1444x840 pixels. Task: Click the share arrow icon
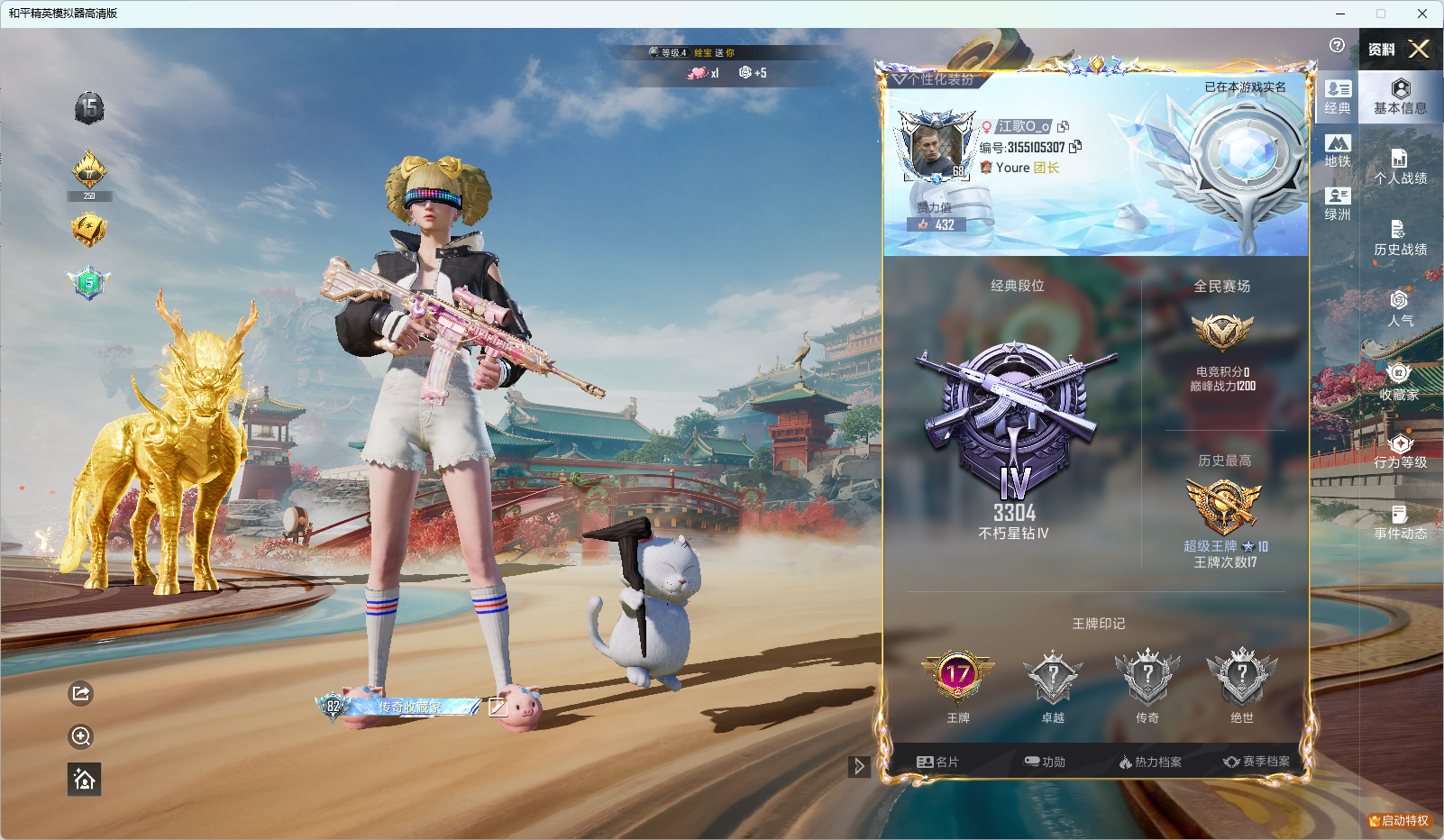click(x=81, y=693)
